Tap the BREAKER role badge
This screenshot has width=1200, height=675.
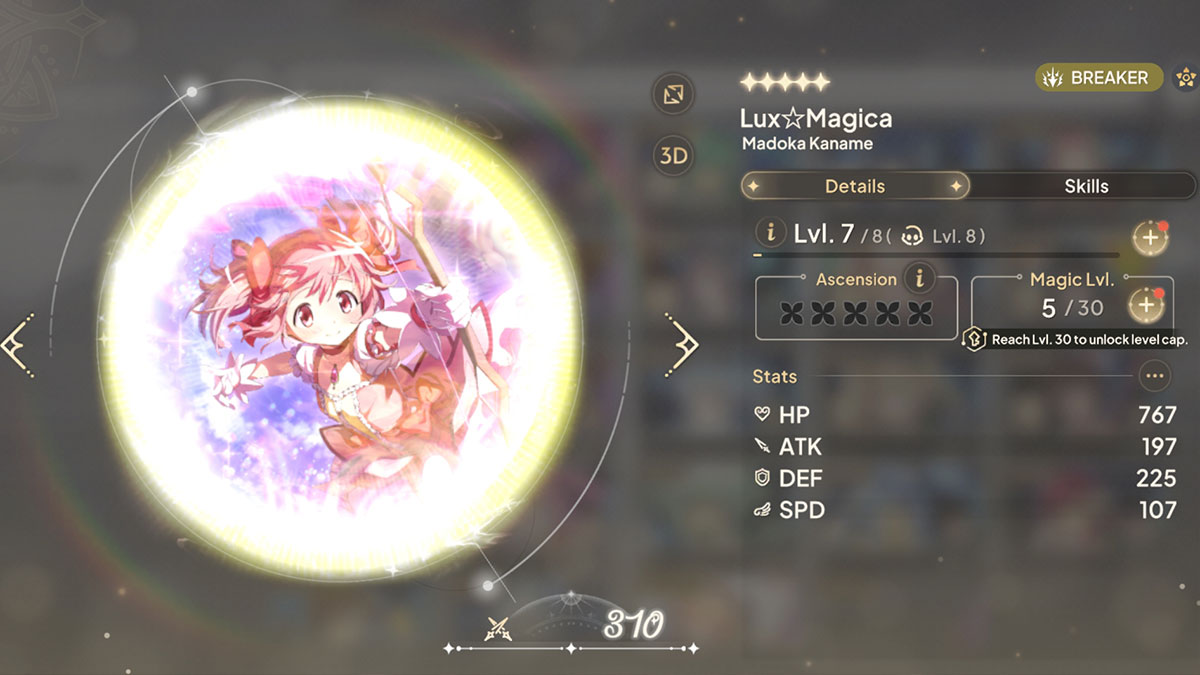pyautogui.click(x=1098, y=77)
